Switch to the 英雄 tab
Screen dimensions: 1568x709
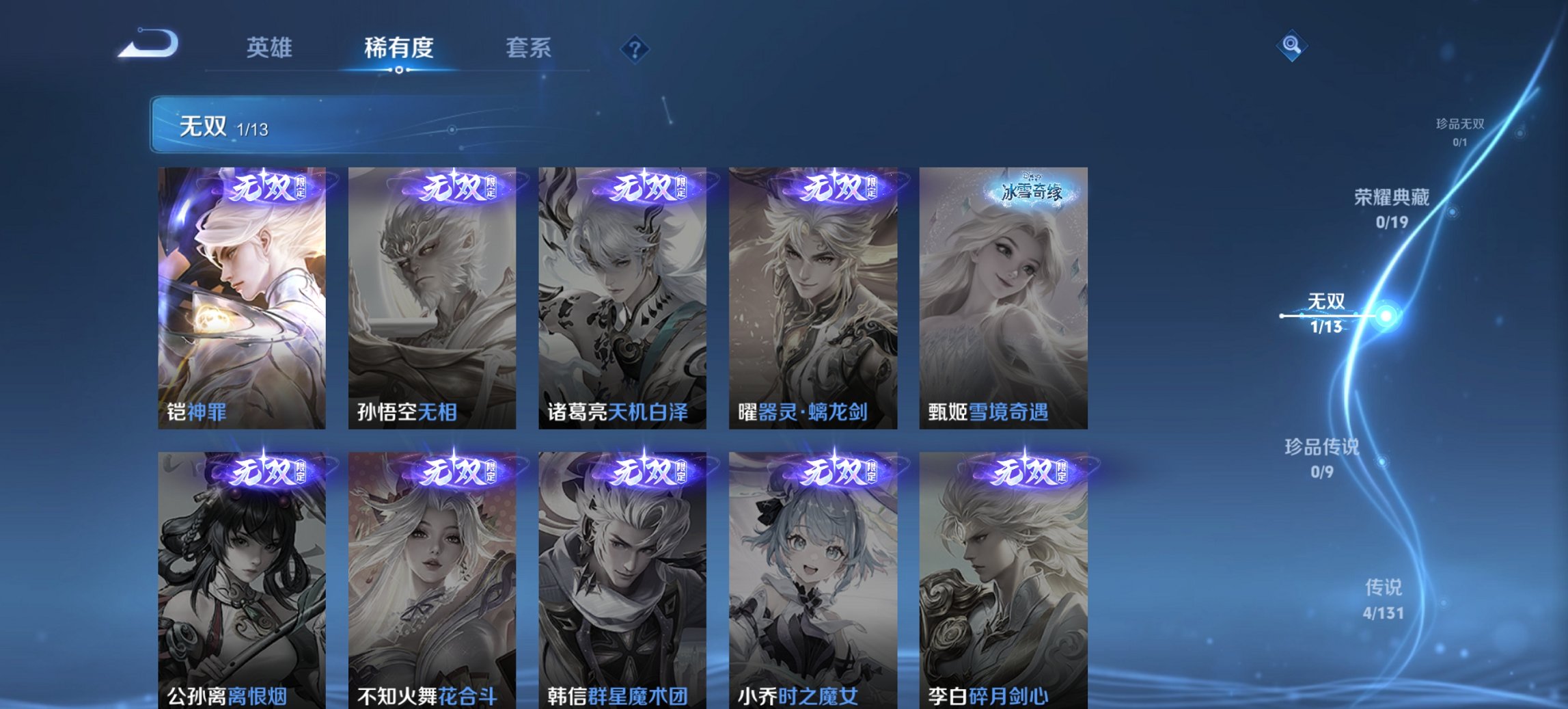tap(271, 48)
